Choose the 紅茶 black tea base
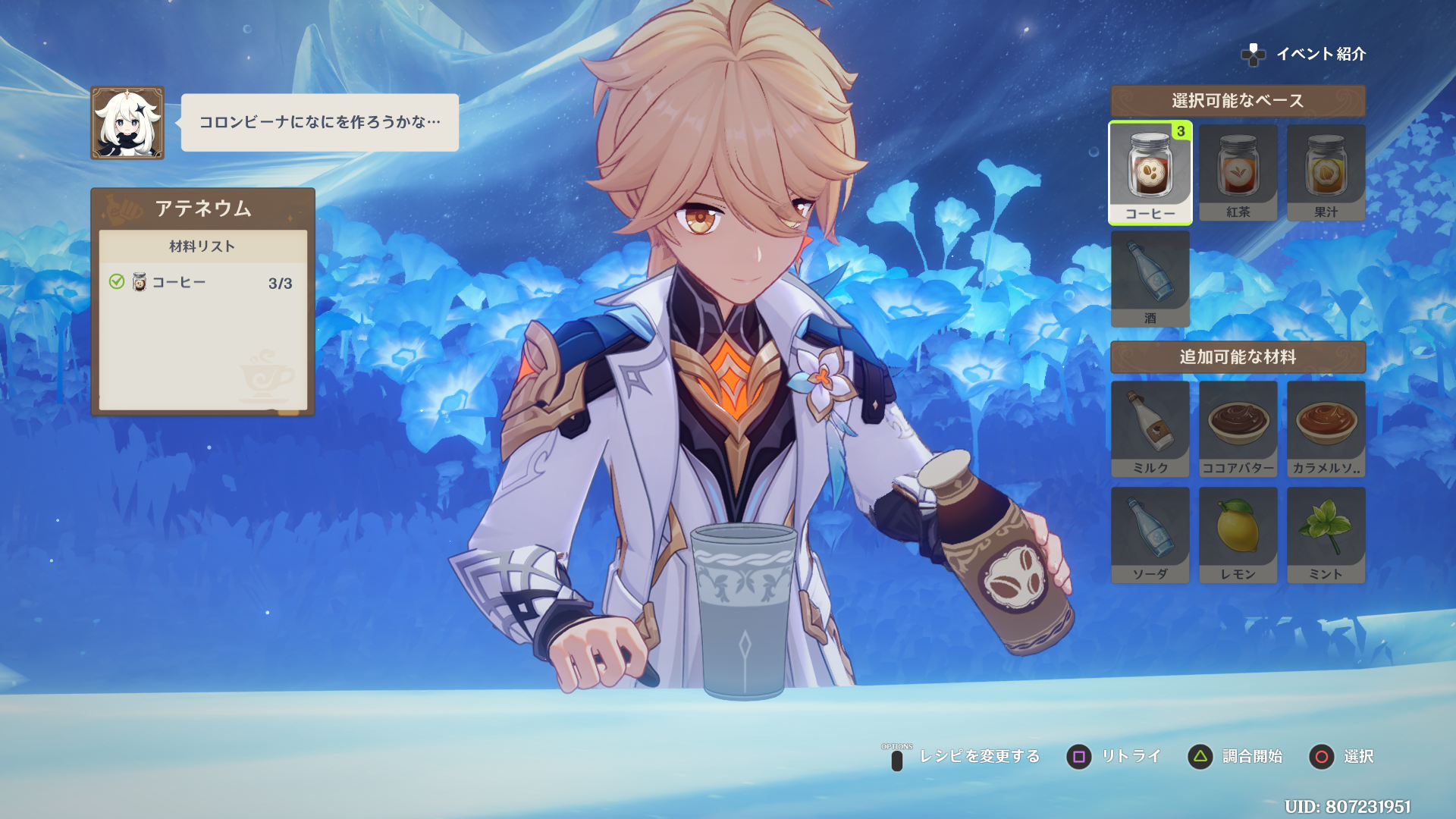 (x=1238, y=173)
